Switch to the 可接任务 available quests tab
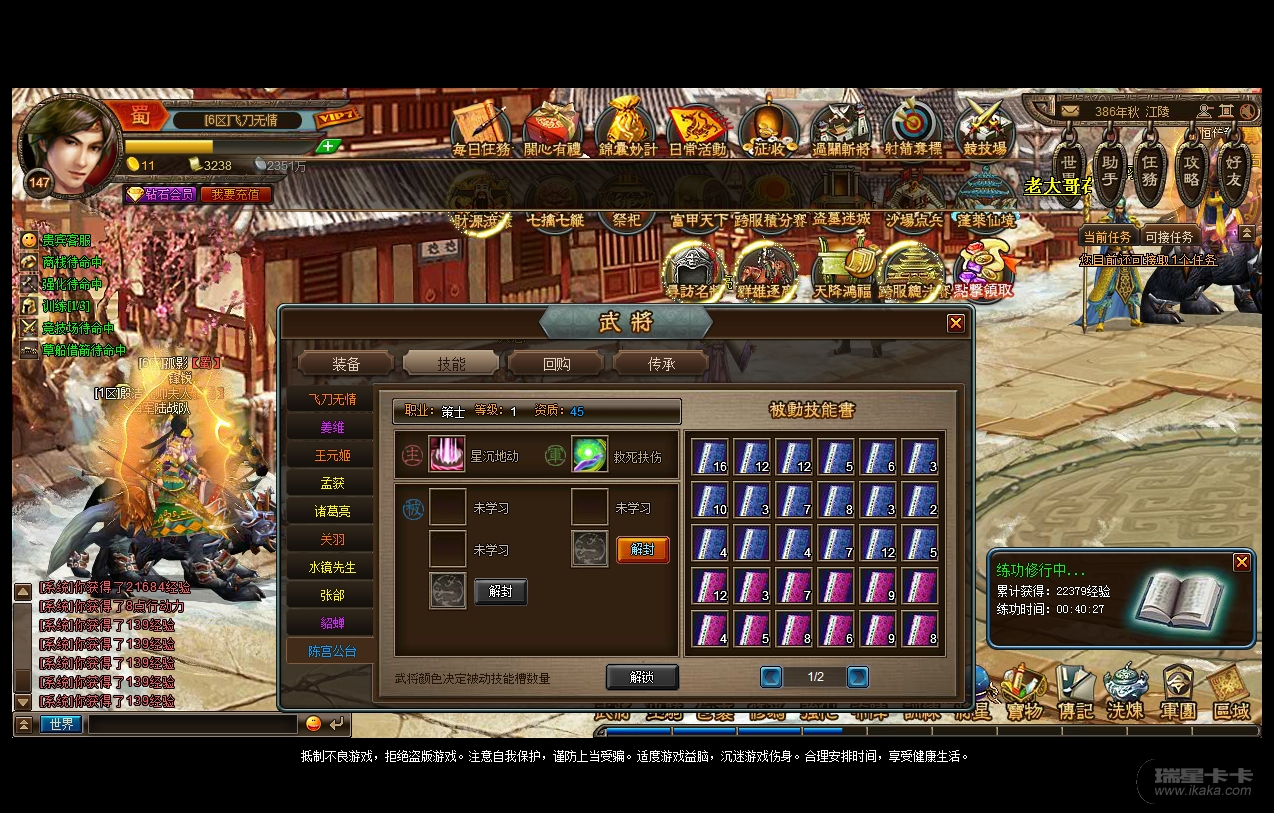This screenshot has width=1274, height=813. tap(1169, 237)
